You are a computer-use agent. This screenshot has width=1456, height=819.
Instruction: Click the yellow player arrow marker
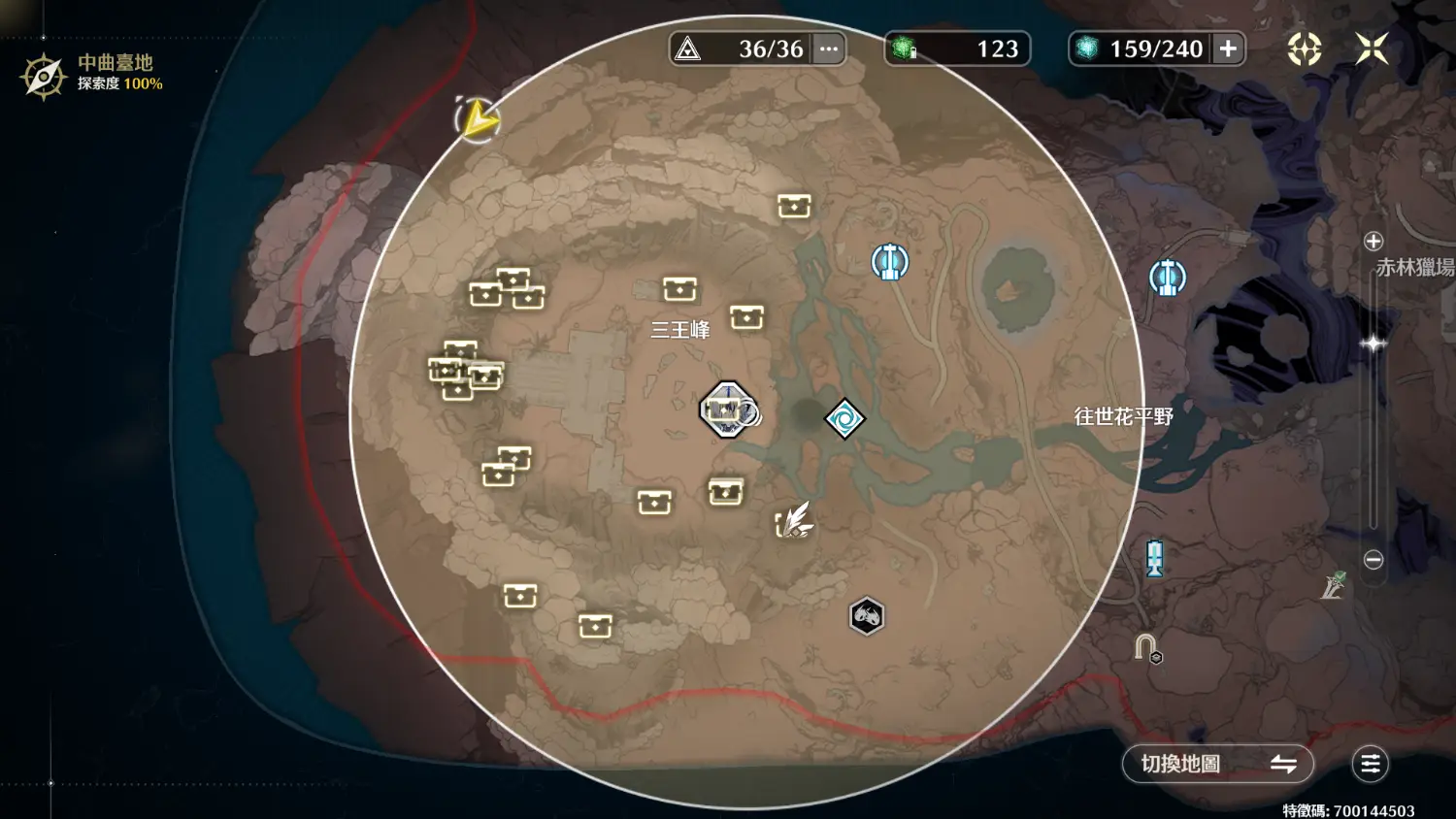(x=477, y=119)
